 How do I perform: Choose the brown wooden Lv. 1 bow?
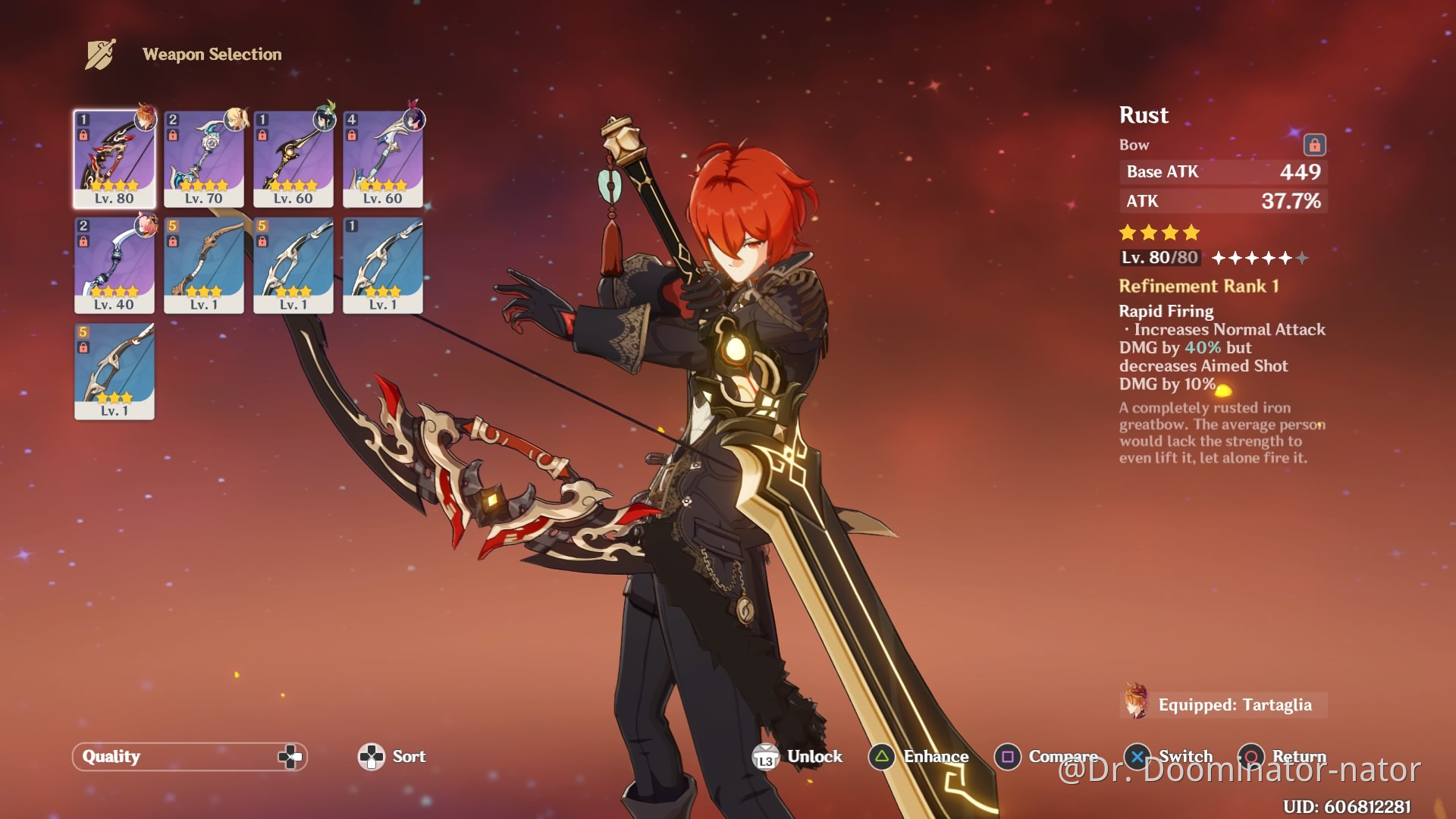(204, 265)
